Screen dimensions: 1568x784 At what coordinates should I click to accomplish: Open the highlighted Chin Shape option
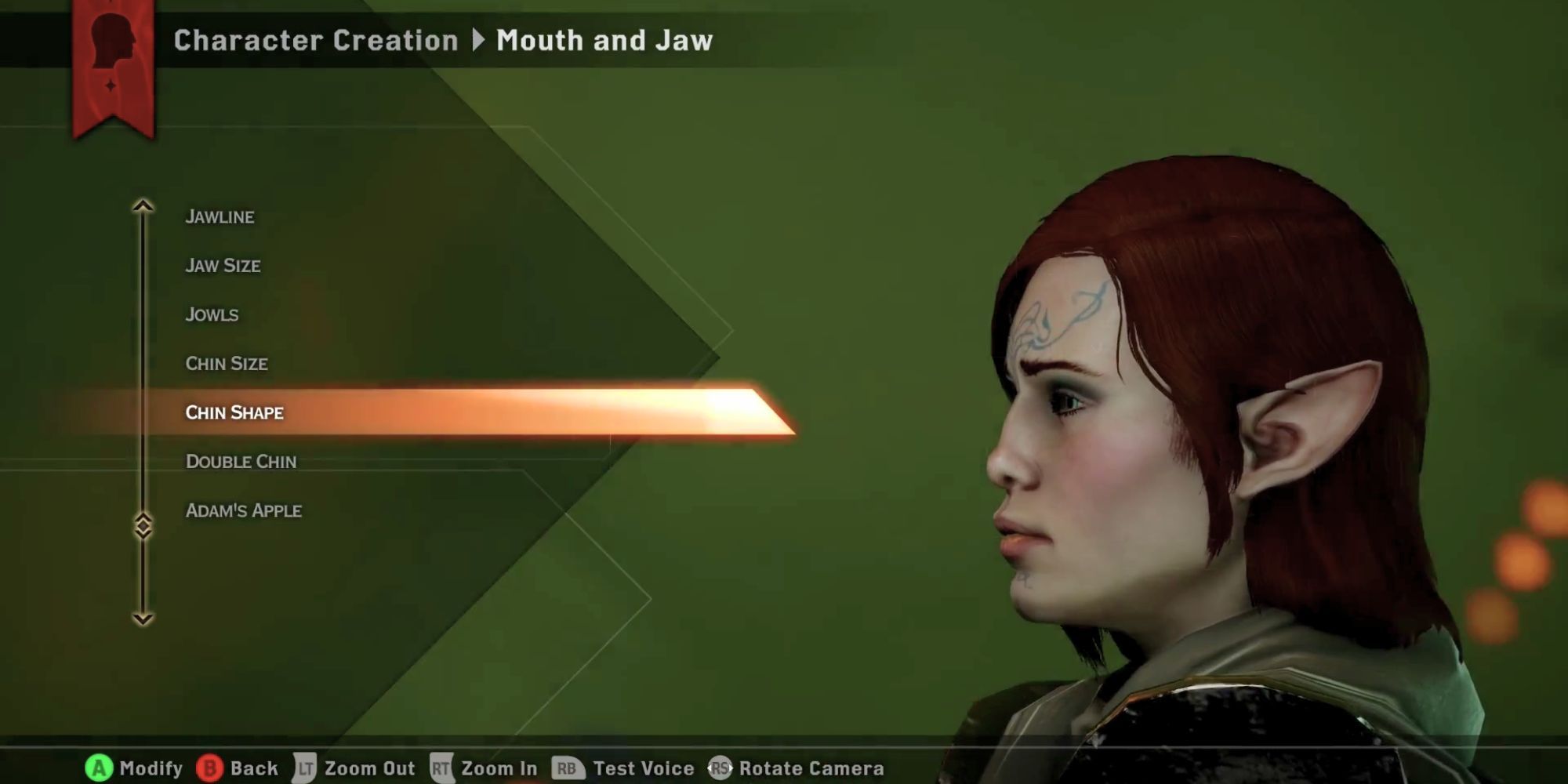pos(234,412)
